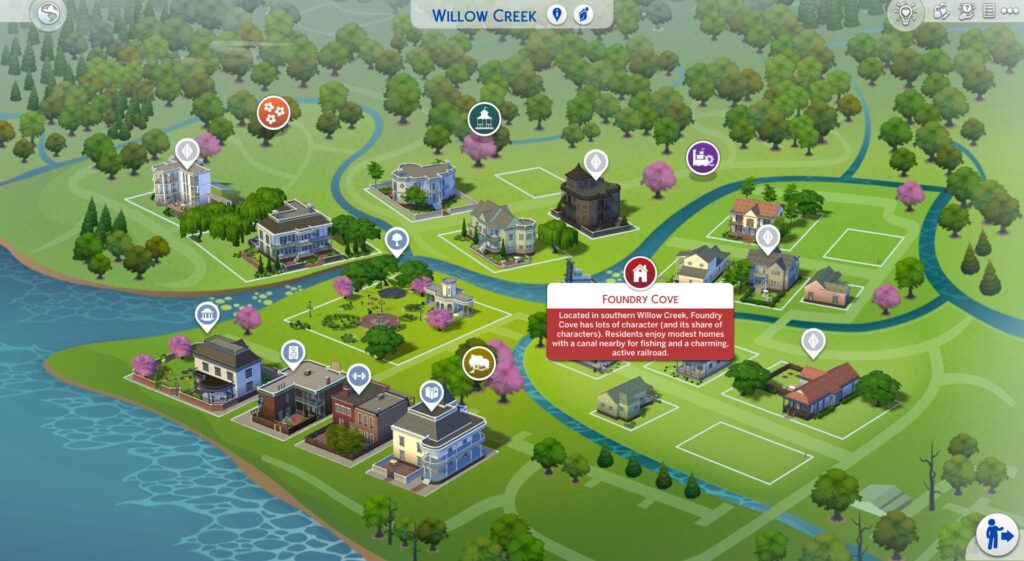Screen dimensions: 1024x561
Task: Select the teal gazebo map marker
Action: point(484,118)
